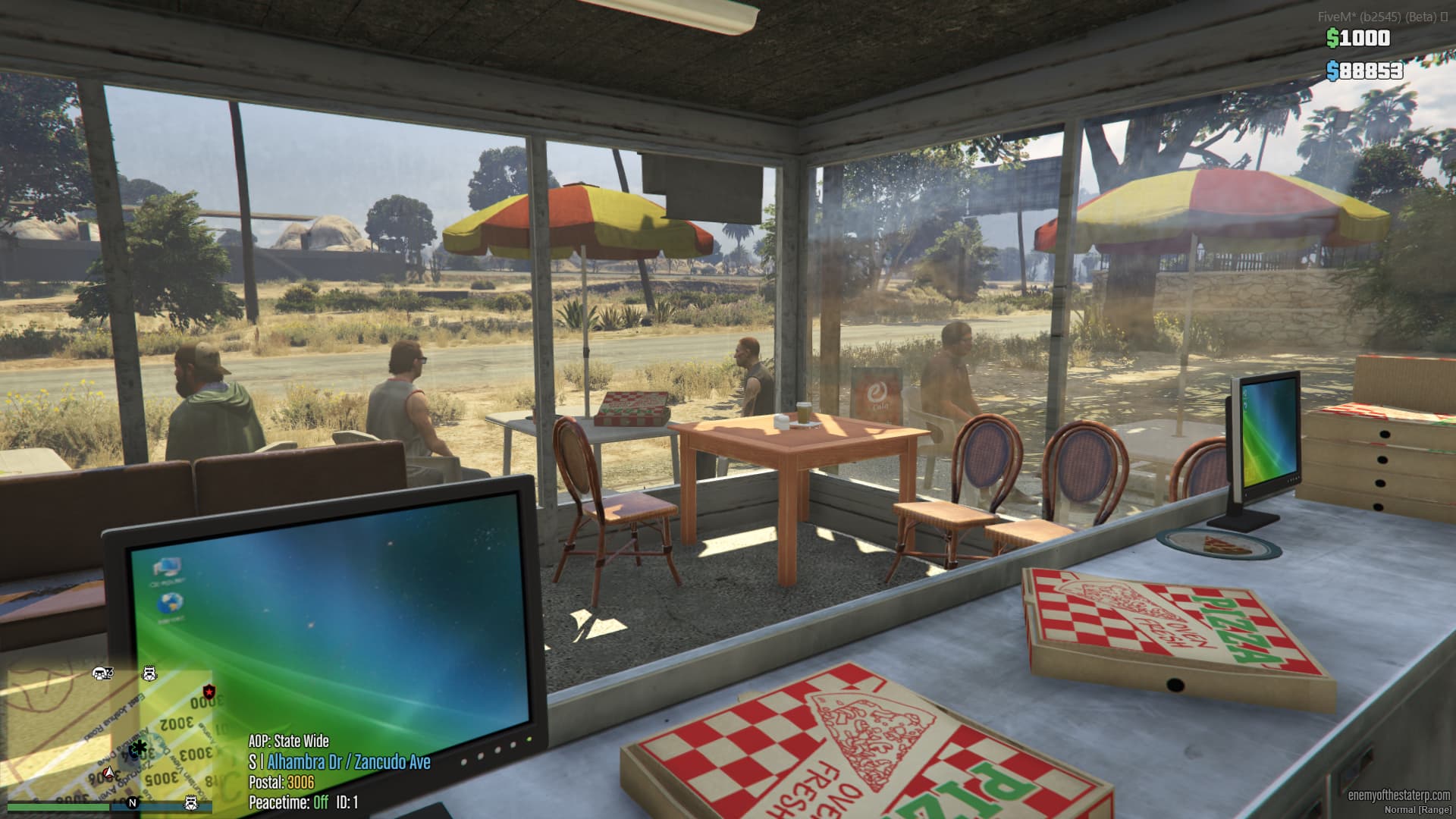Select the red star shield blip on the minimap

click(209, 692)
